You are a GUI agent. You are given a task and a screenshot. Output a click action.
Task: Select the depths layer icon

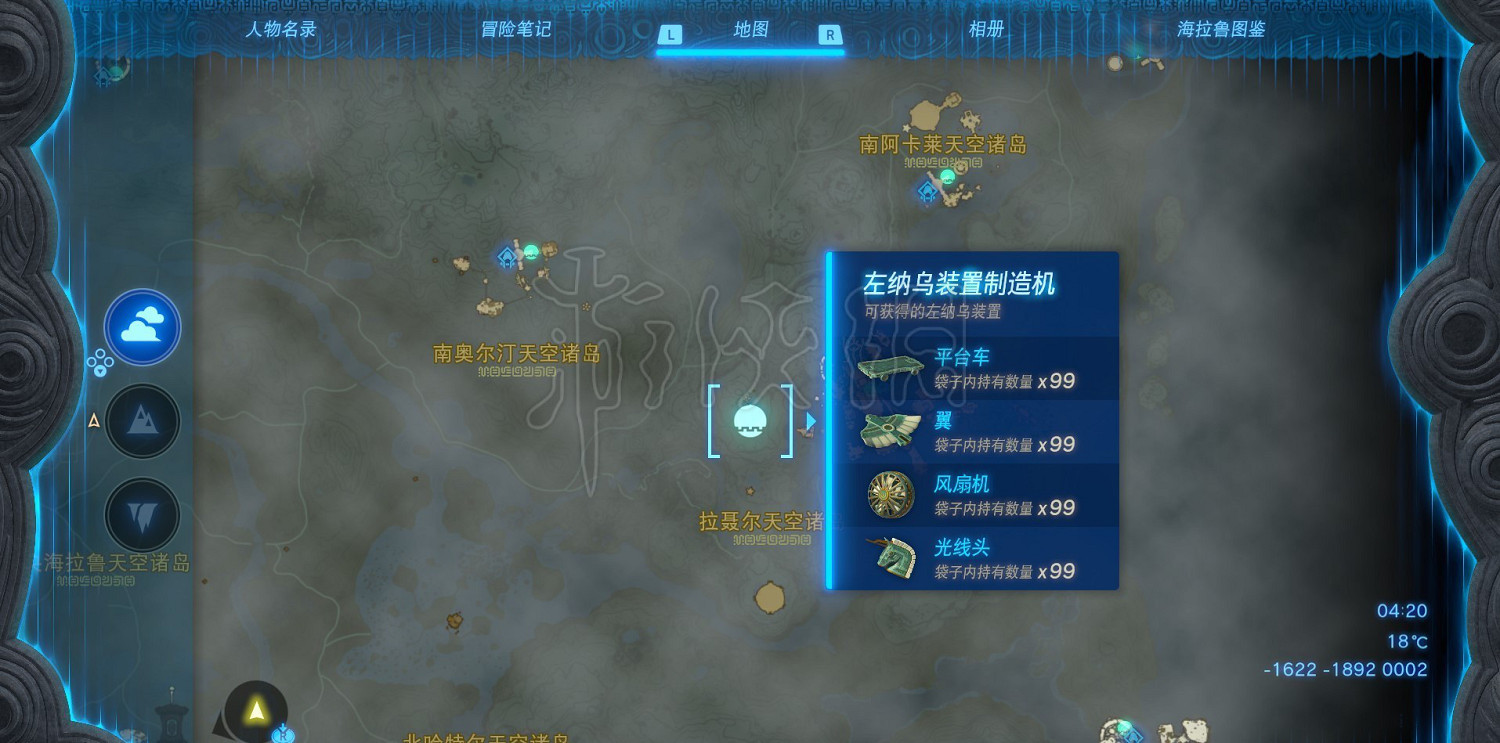142,512
